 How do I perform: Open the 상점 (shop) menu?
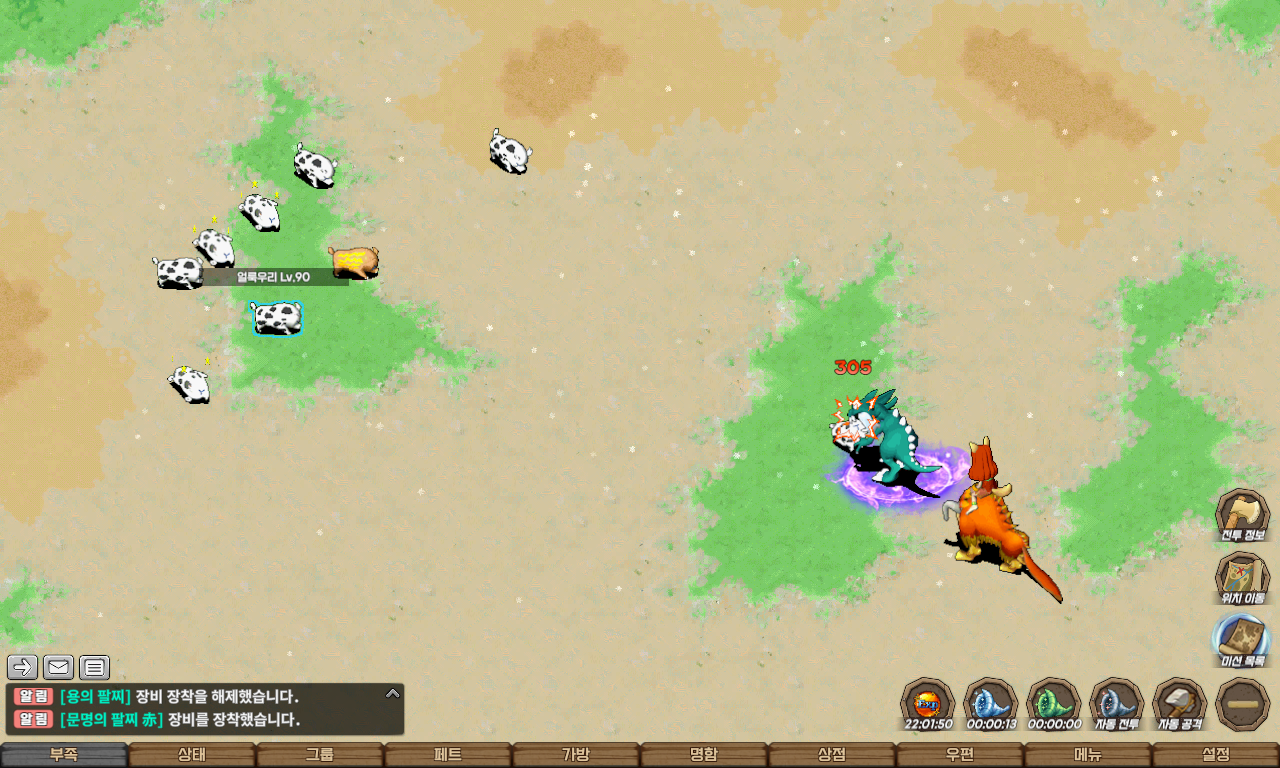tap(832, 755)
